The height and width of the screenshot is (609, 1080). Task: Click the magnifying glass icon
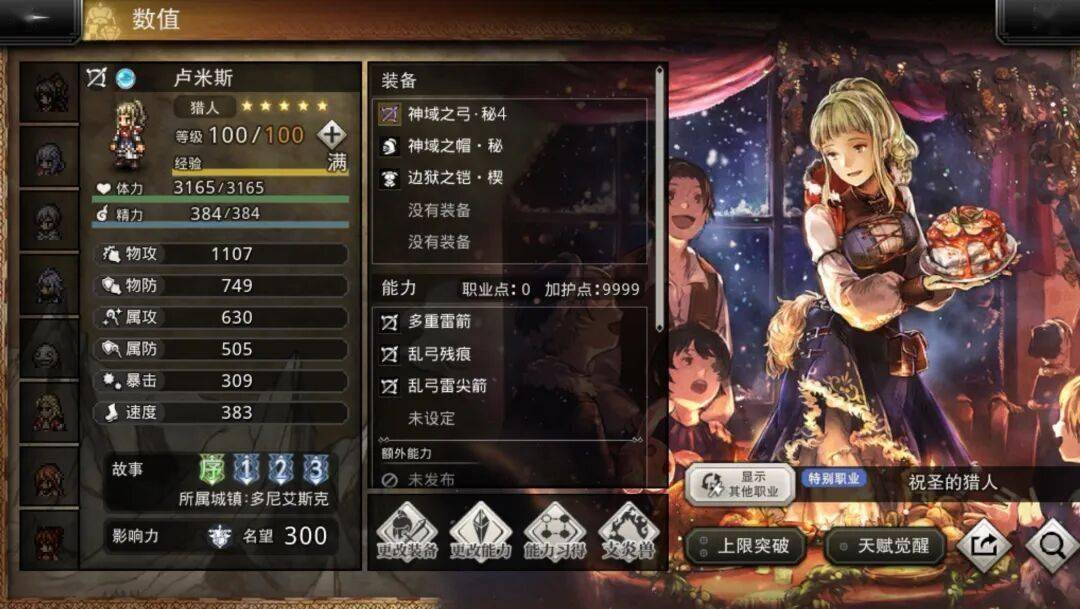tap(1051, 546)
